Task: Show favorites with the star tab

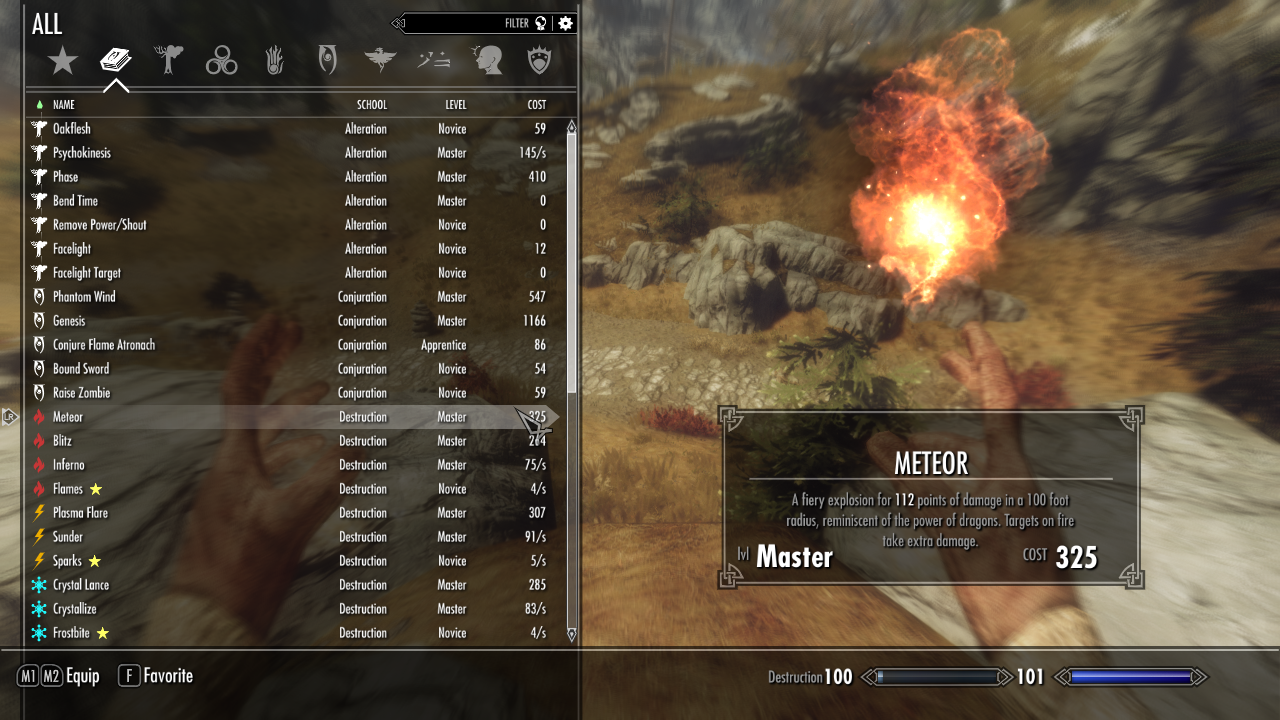Action: (63, 62)
